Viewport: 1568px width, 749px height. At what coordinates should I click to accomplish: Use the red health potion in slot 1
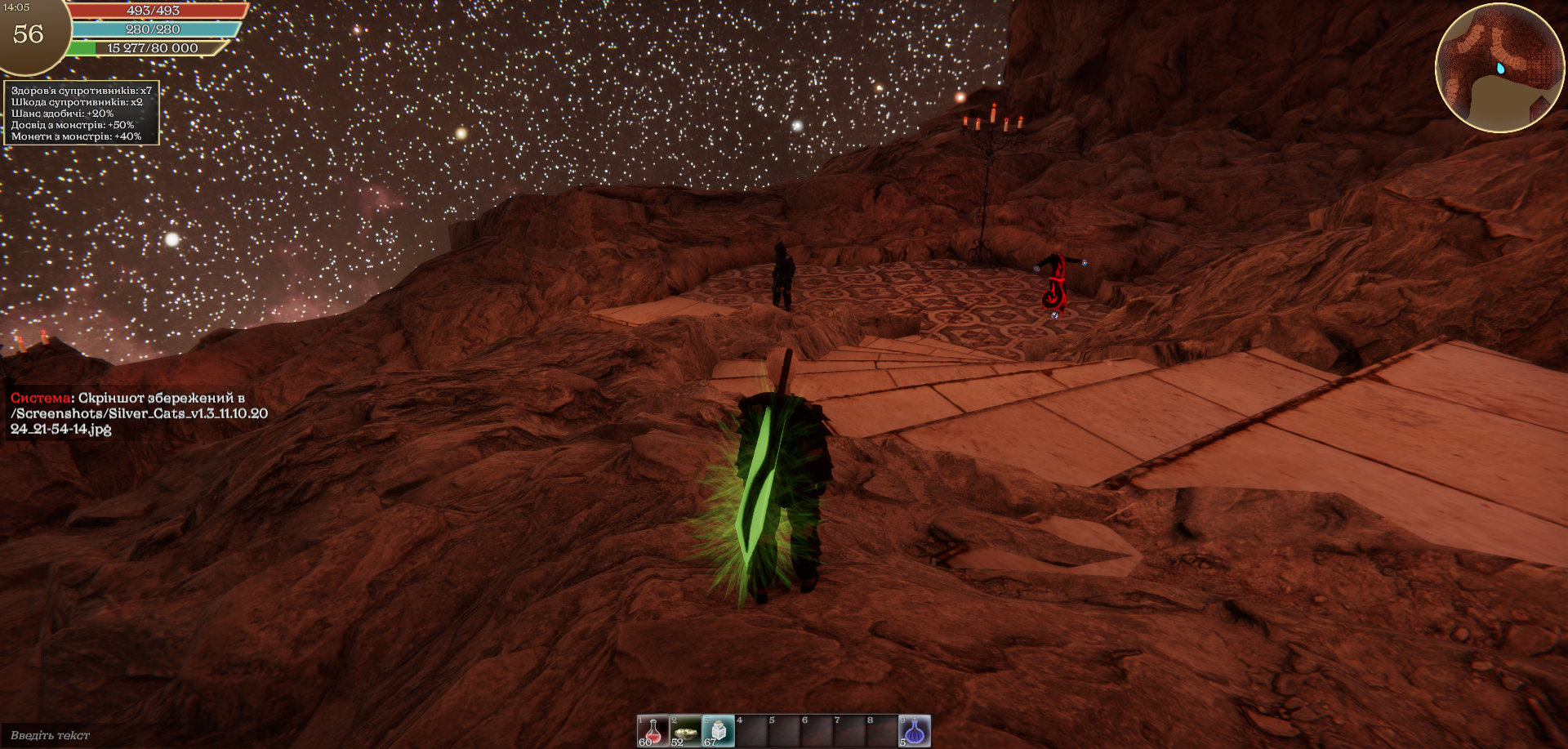pyautogui.click(x=653, y=731)
